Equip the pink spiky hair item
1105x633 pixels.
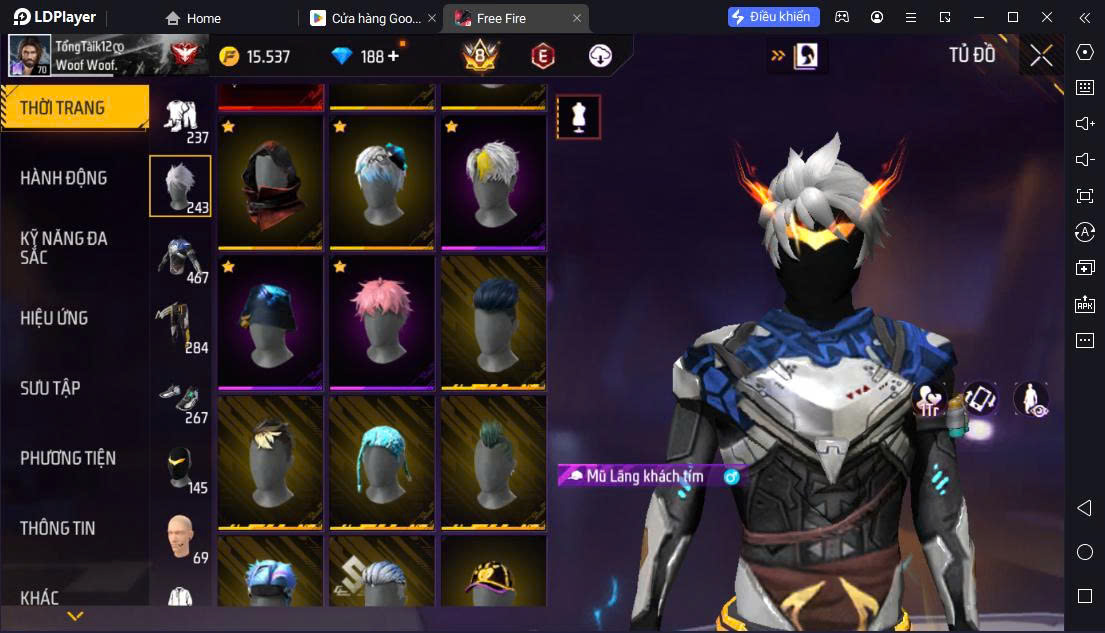(381, 322)
